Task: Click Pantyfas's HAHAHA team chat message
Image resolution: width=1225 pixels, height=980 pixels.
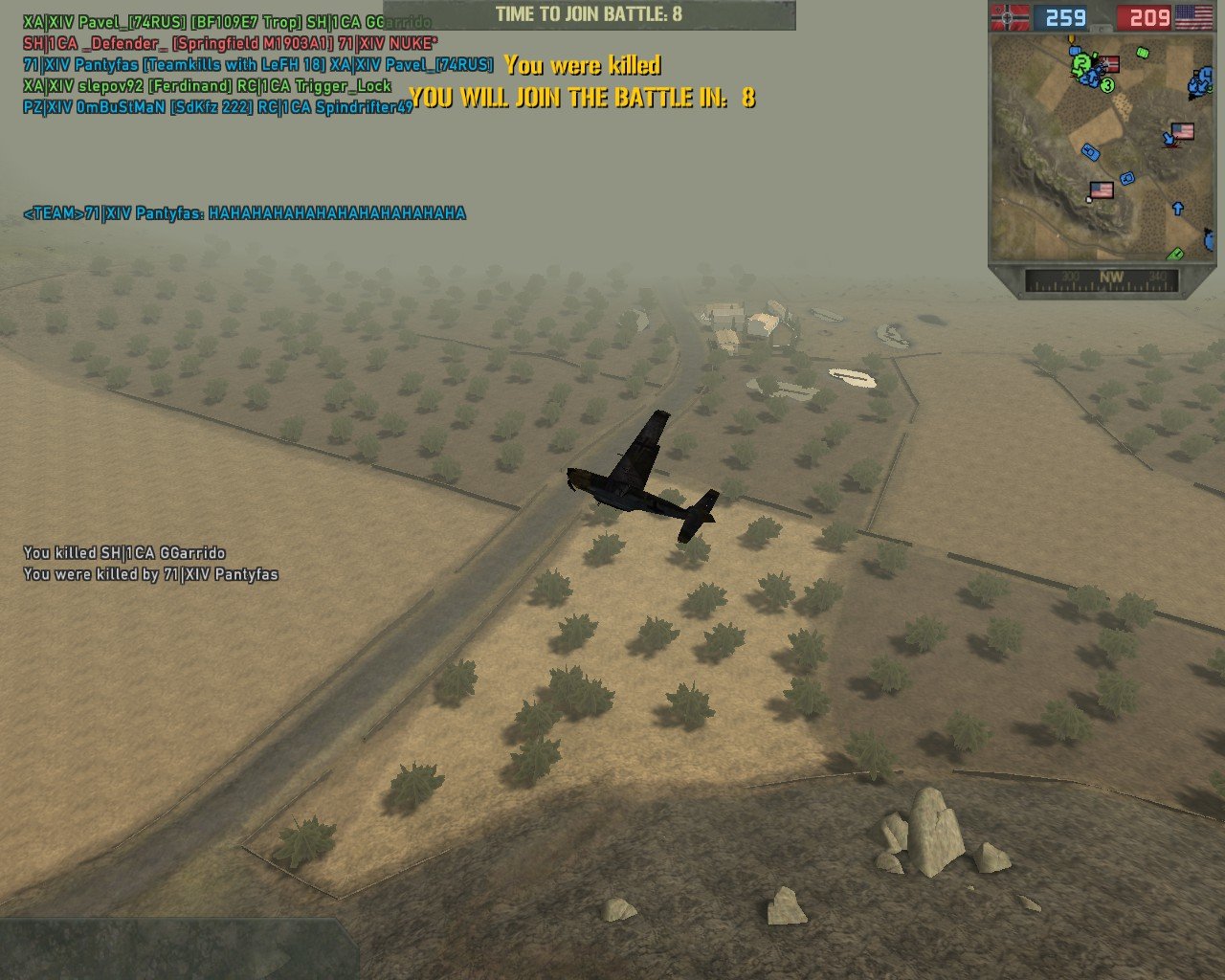Action: coord(244,213)
